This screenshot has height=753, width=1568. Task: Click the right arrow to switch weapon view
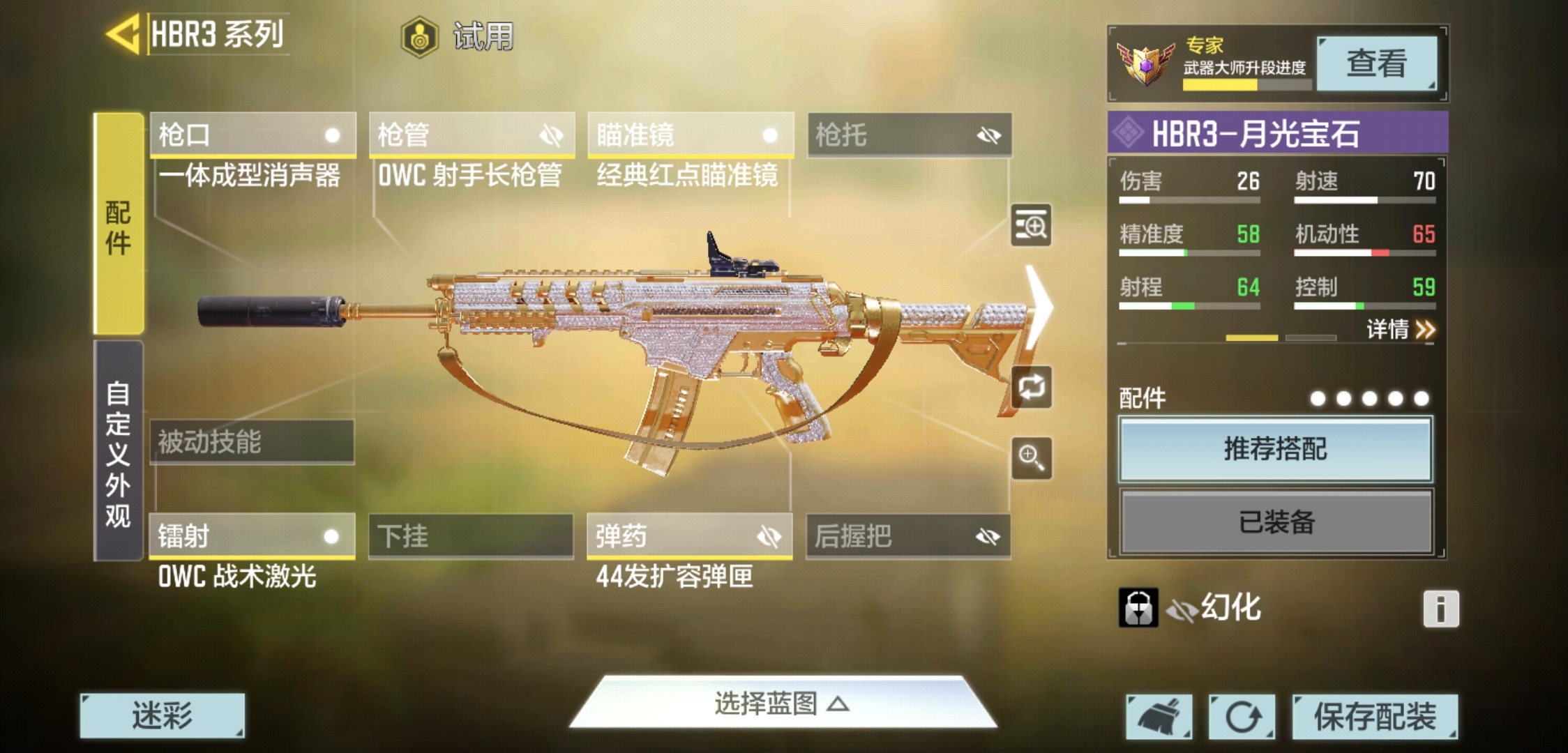[x=1039, y=307]
